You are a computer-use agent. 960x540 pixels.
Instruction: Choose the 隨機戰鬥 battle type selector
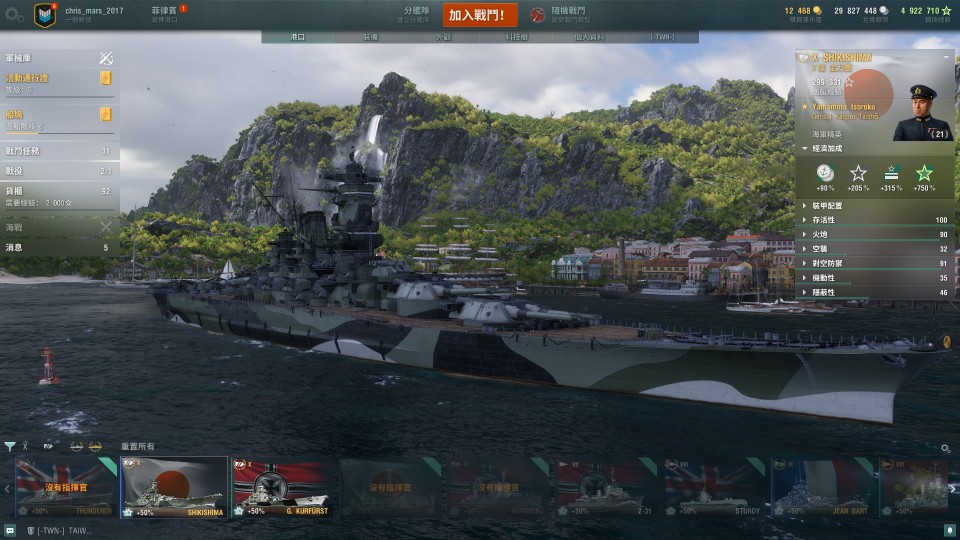pyautogui.click(x=566, y=14)
